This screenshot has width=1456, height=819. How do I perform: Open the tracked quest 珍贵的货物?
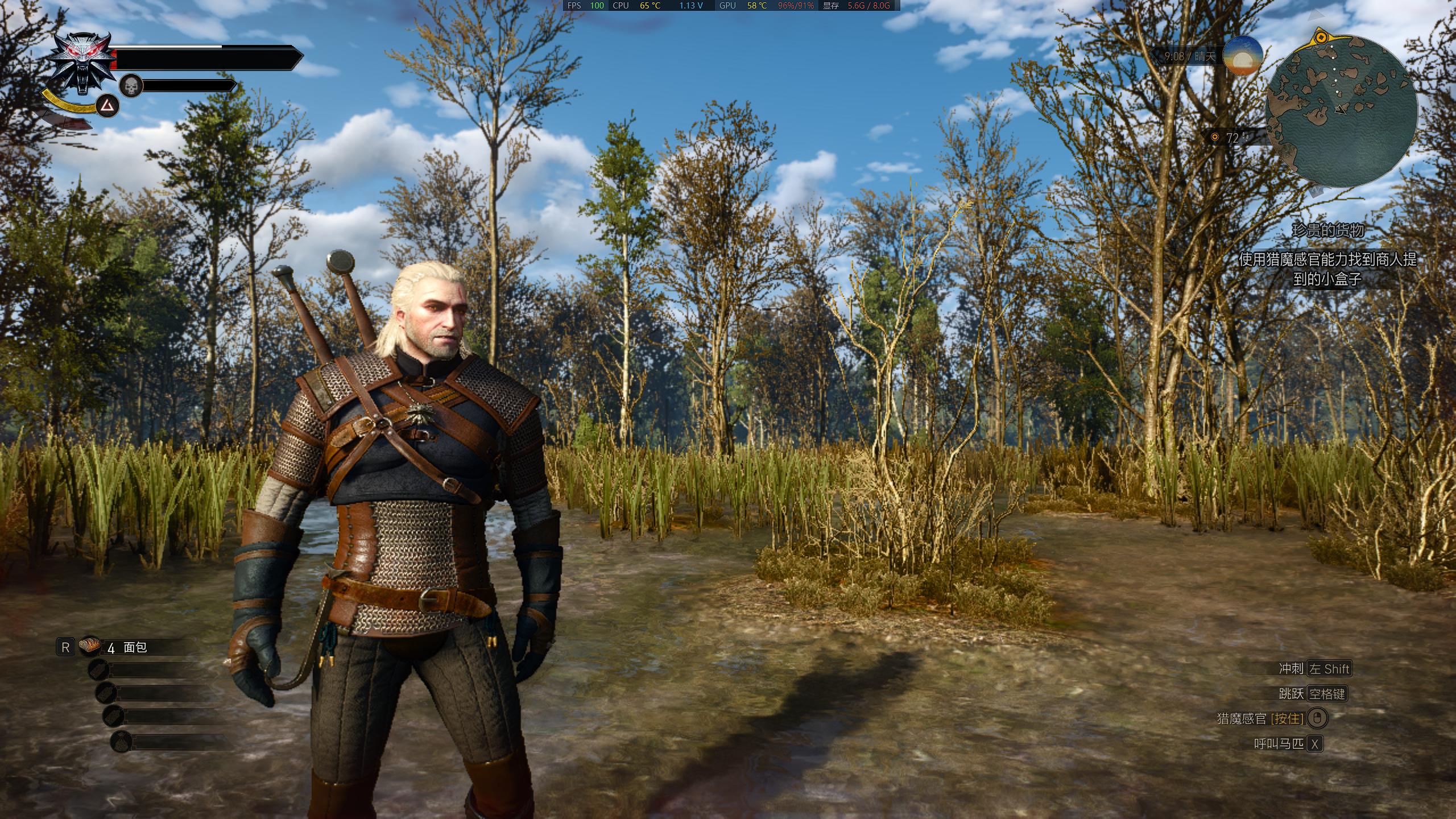[1327, 230]
